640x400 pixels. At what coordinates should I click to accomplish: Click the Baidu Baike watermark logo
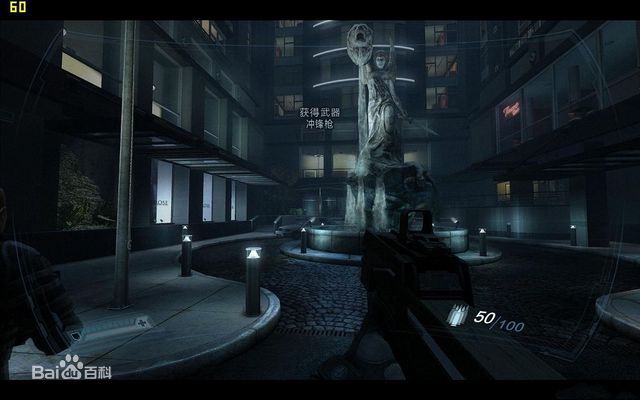pos(71,371)
